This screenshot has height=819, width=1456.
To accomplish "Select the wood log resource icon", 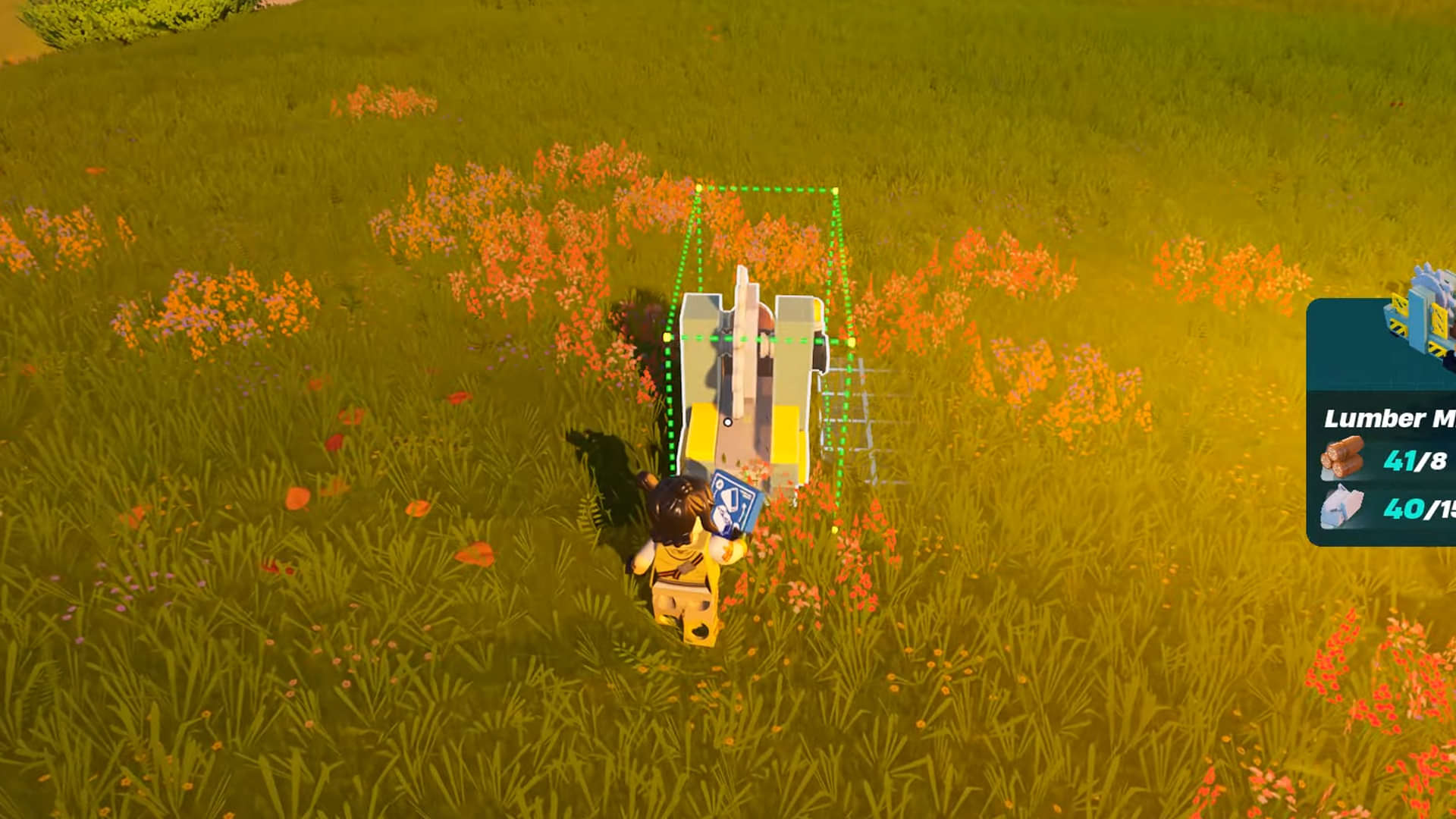I will tap(1343, 457).
